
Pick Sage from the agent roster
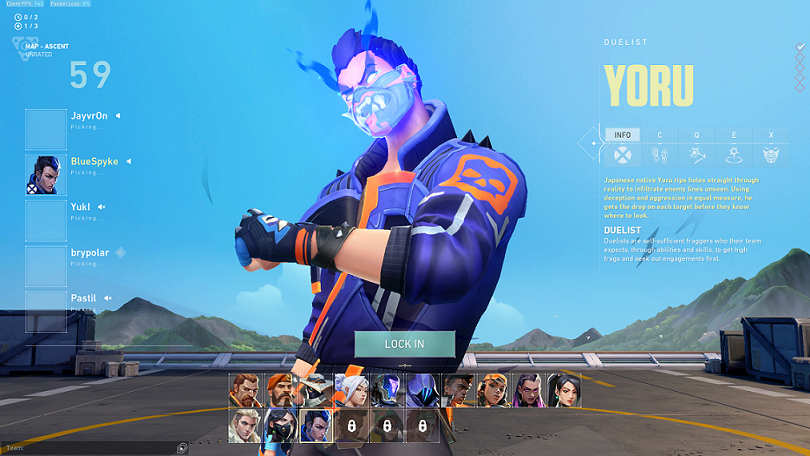[x=564, y=390]
